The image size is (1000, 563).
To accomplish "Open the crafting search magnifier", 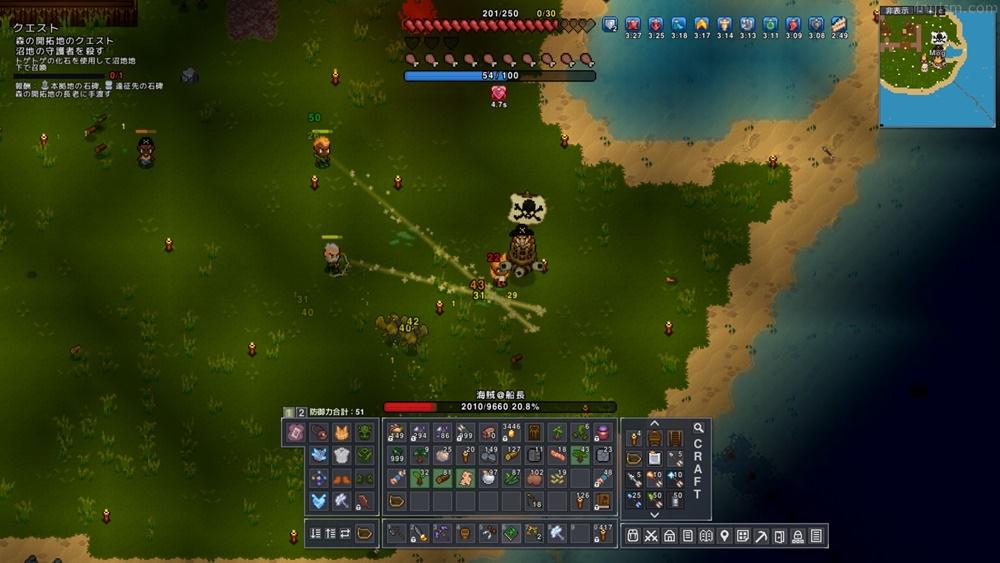I will tap(698, 428).
